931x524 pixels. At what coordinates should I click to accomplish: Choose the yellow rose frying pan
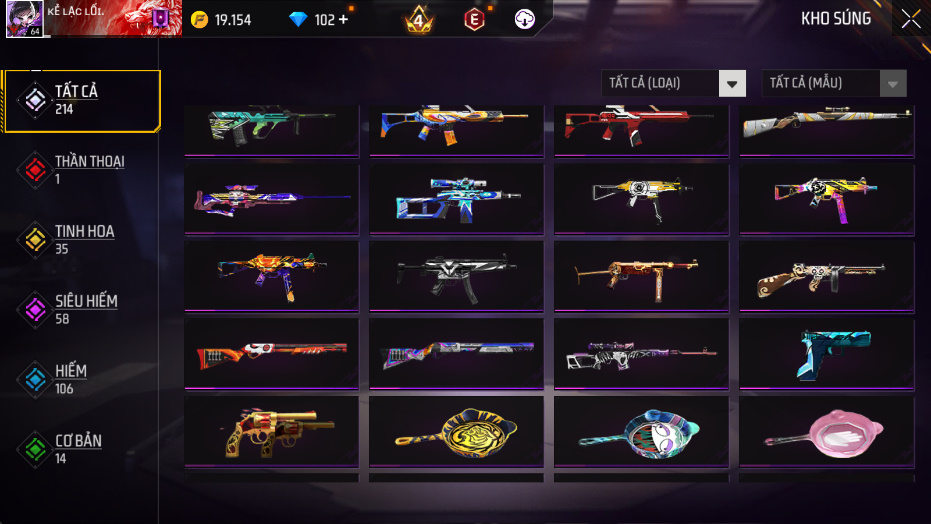click(456, 431)
